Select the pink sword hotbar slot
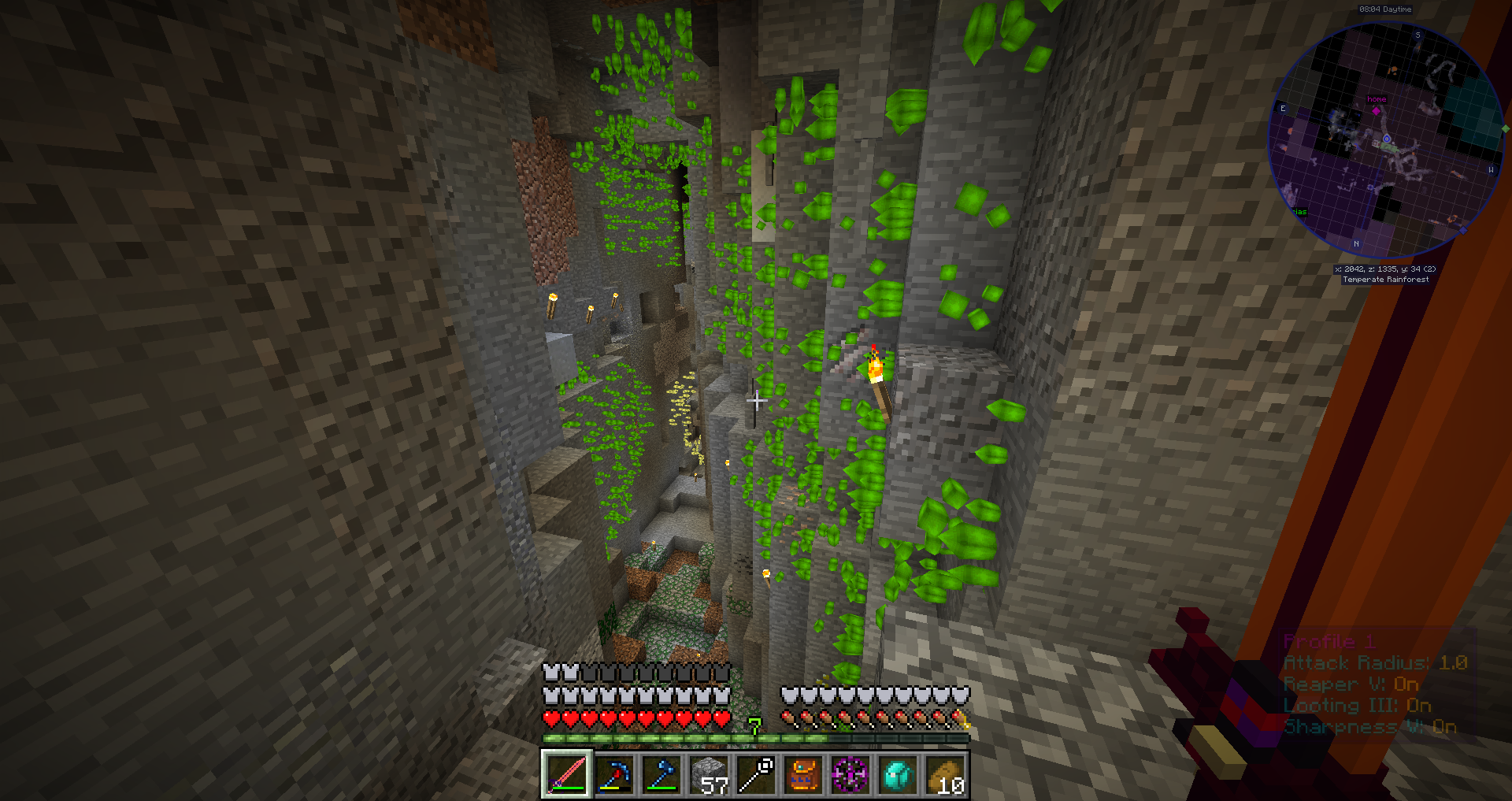The image size is (1512, 801). (x=566, y=774)
